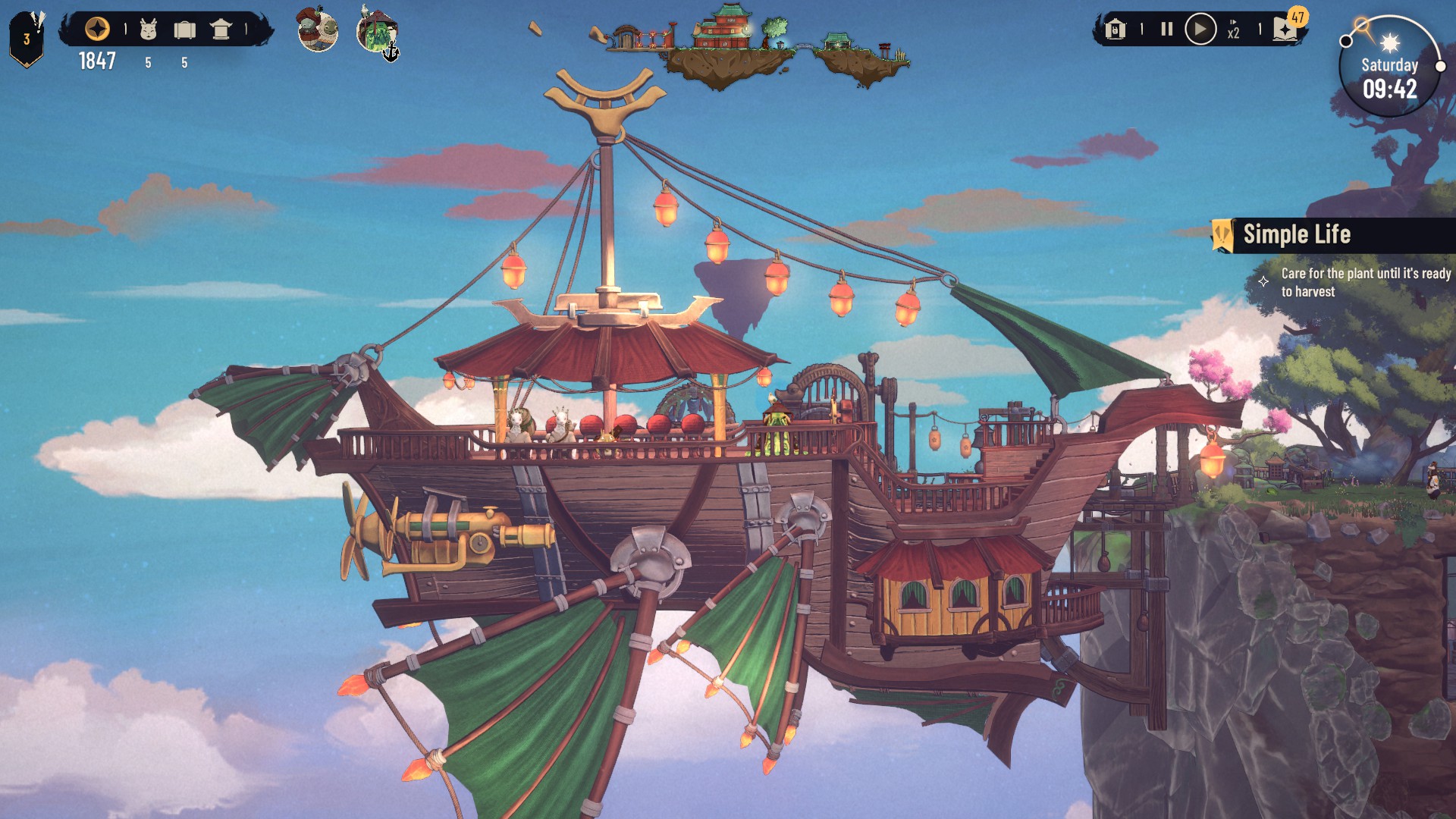Click the floating islands overview map
This screenshot has height=819, width=1456.
click(751, 47)
